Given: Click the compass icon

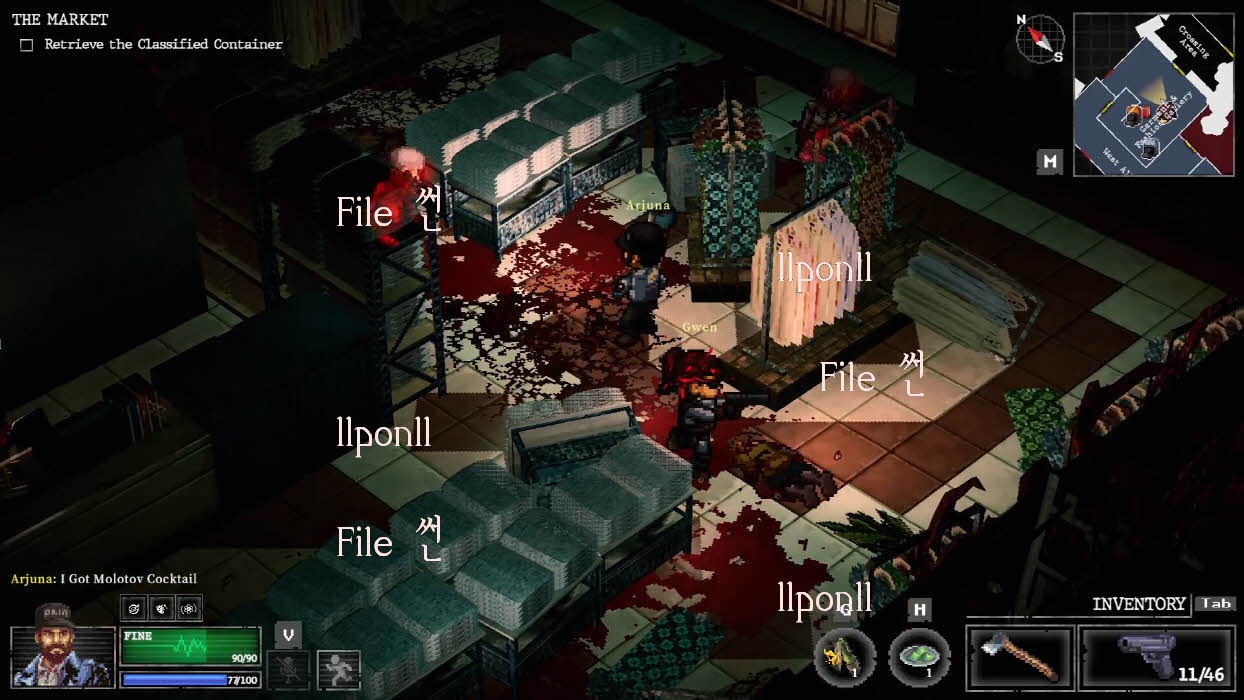Looking at the screenshot, I should point(1040,38).
